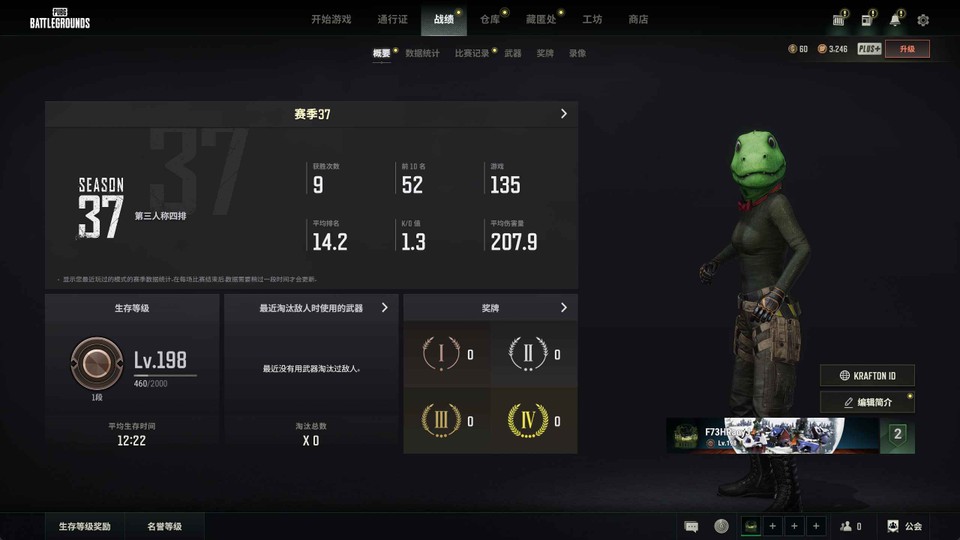Open the 奖牌 medals panel arrow

564,308
